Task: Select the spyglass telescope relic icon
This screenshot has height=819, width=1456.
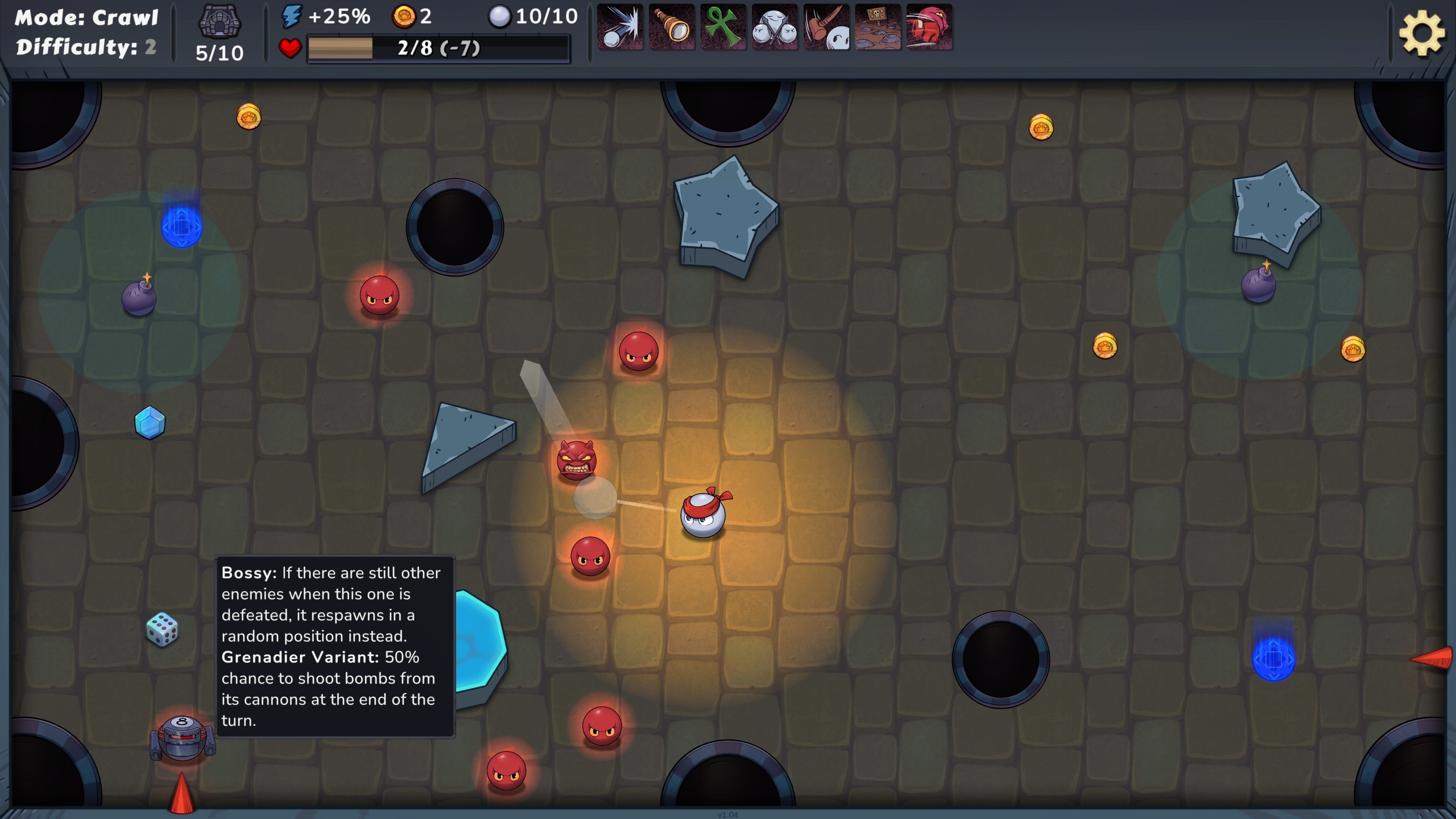Action: click(x=672, y=27)
